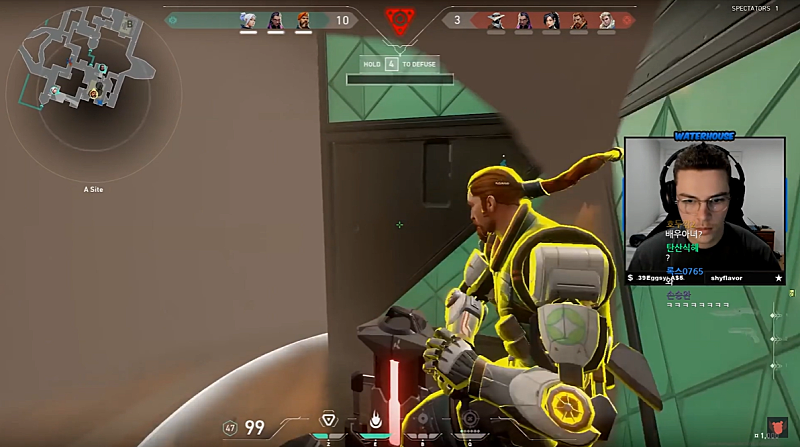Click the streamer's webcam overlay
This screenshot has height=447, width=800.
coord(704,211)
